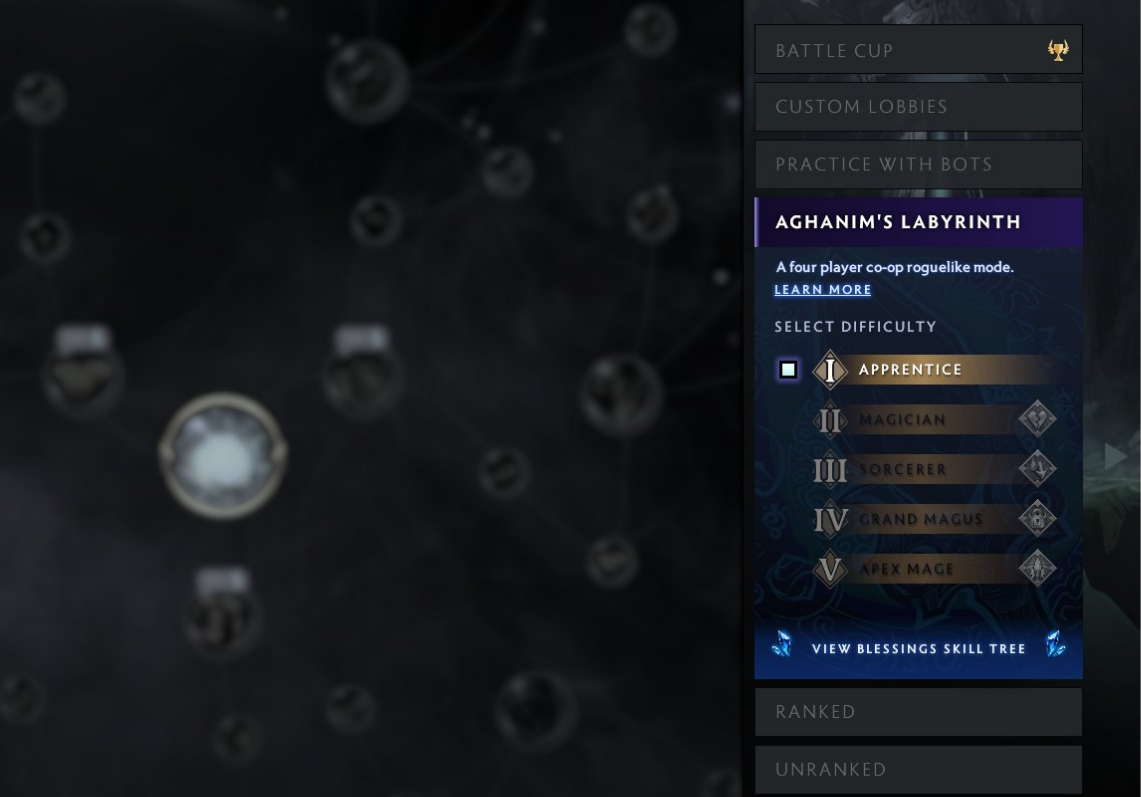Open the Battle Cup menu entry

point(900,50)
